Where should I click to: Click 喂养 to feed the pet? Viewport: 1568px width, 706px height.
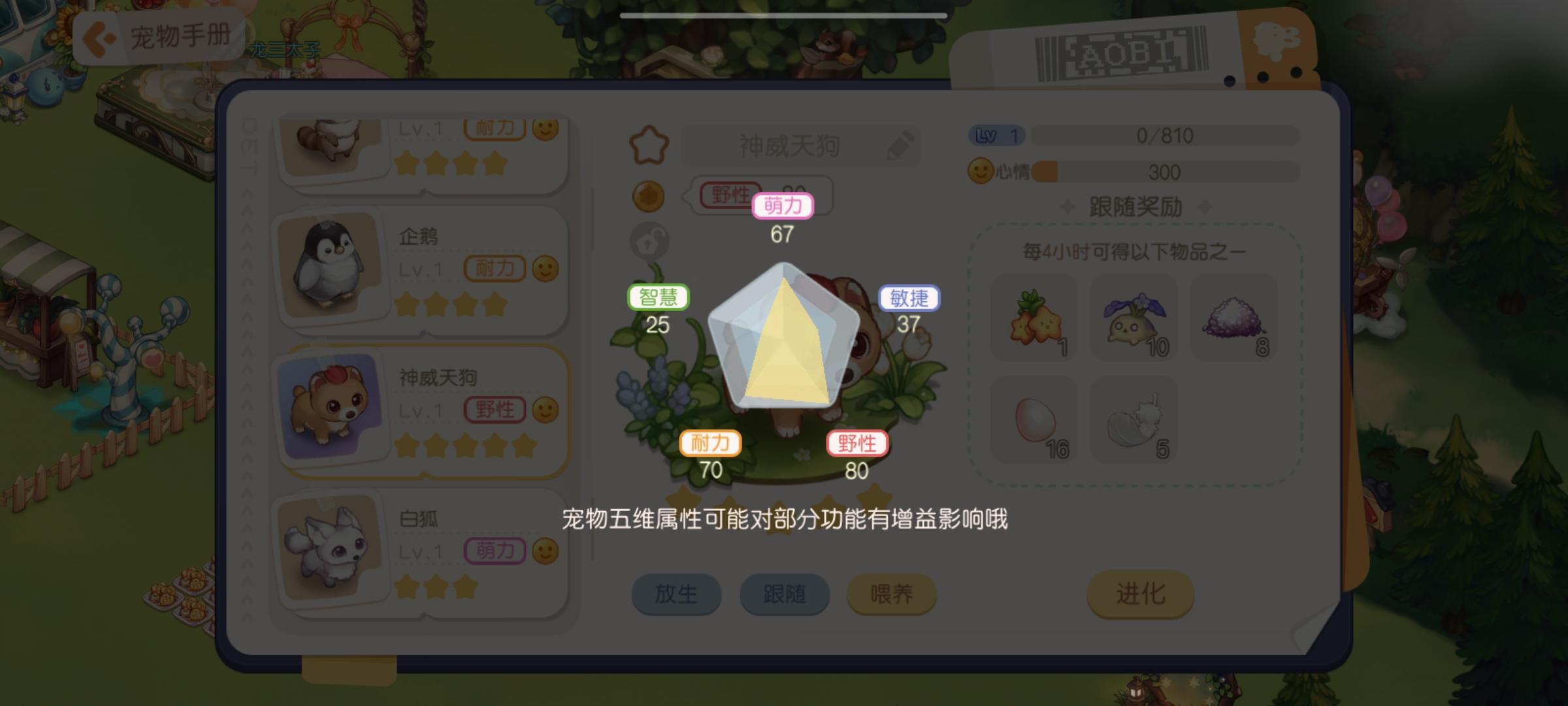point(891,594)
